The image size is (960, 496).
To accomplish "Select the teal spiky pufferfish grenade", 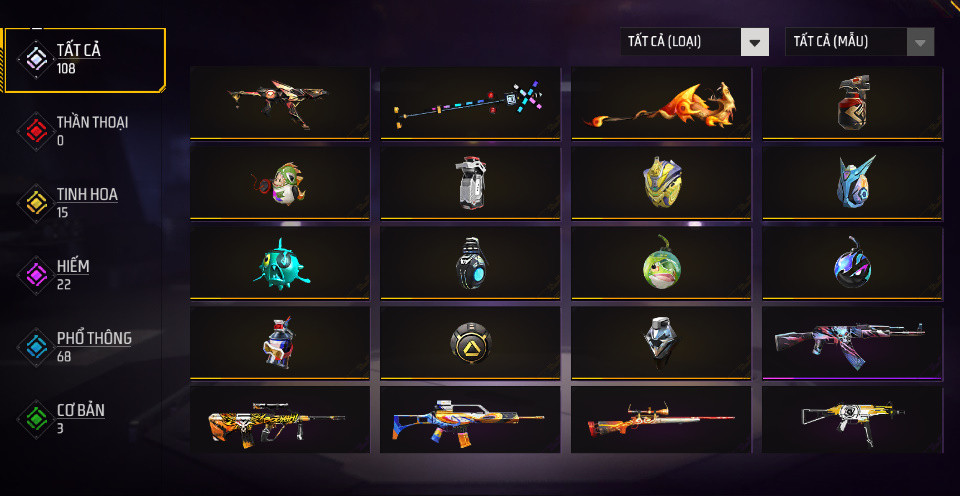I will [279, 264].
